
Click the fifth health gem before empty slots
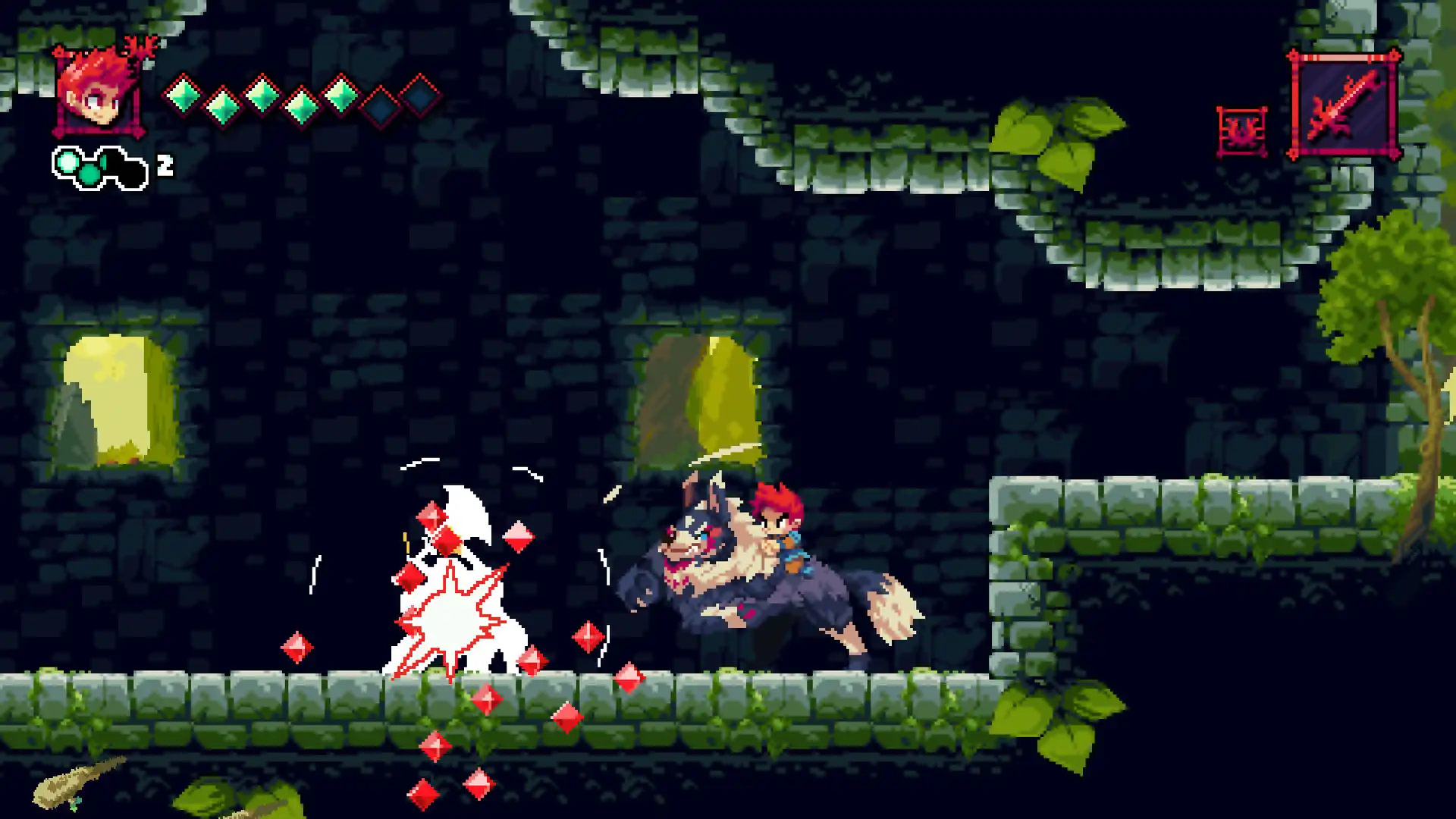[341, 95]
